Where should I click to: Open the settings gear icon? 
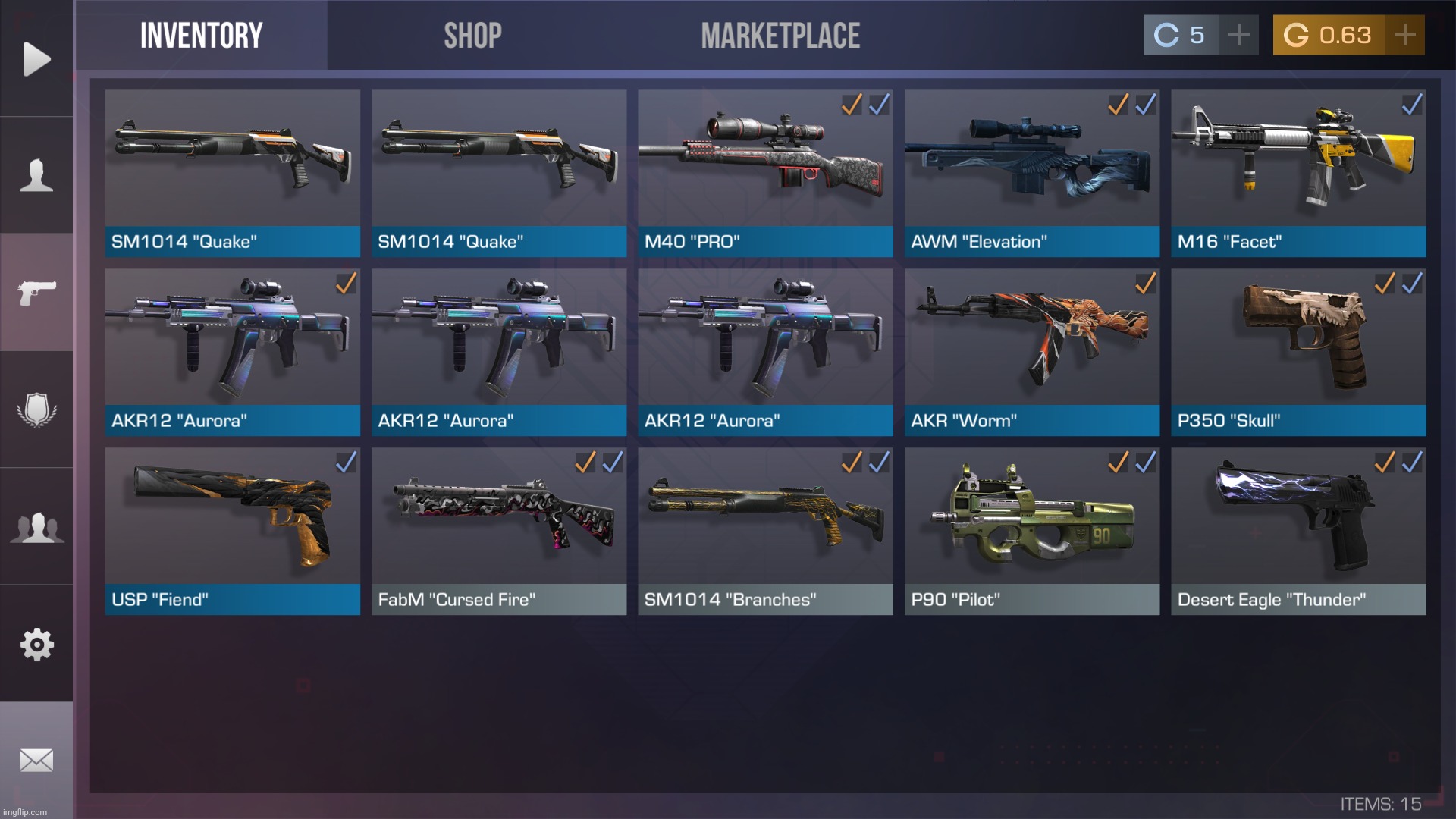click(35, 643)
